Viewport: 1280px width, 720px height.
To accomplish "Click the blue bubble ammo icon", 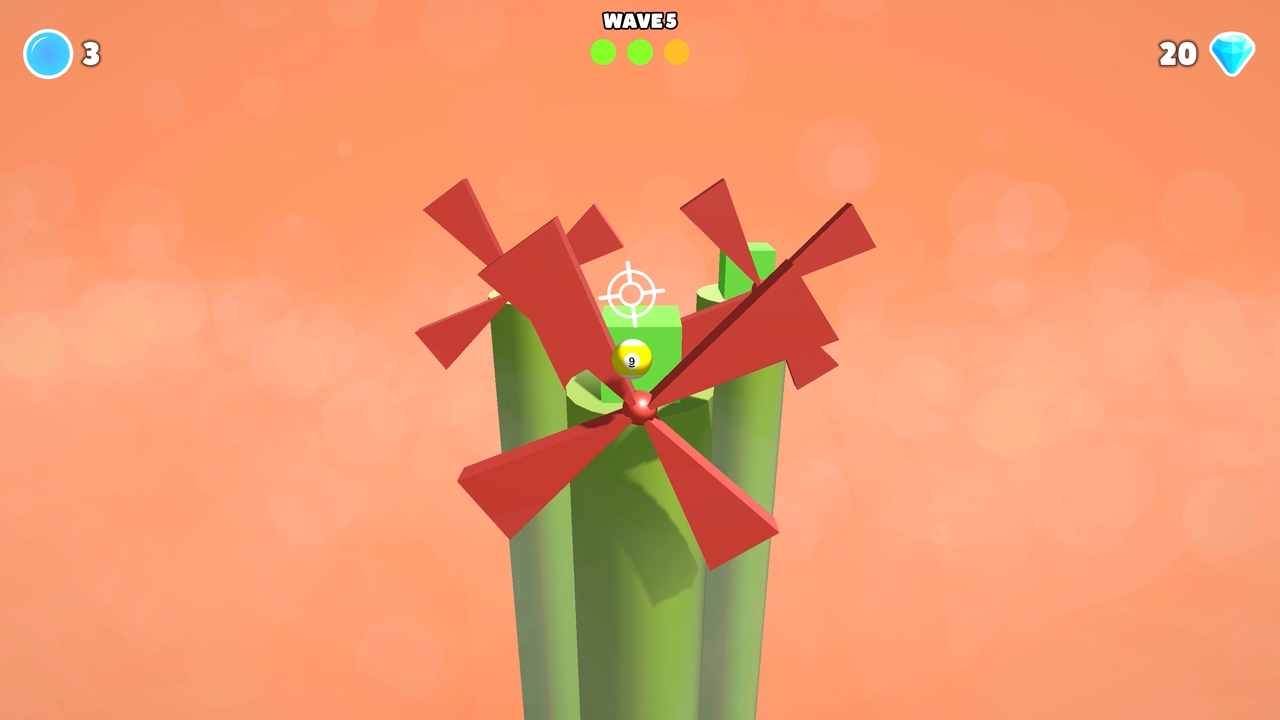I will point(47,53).
